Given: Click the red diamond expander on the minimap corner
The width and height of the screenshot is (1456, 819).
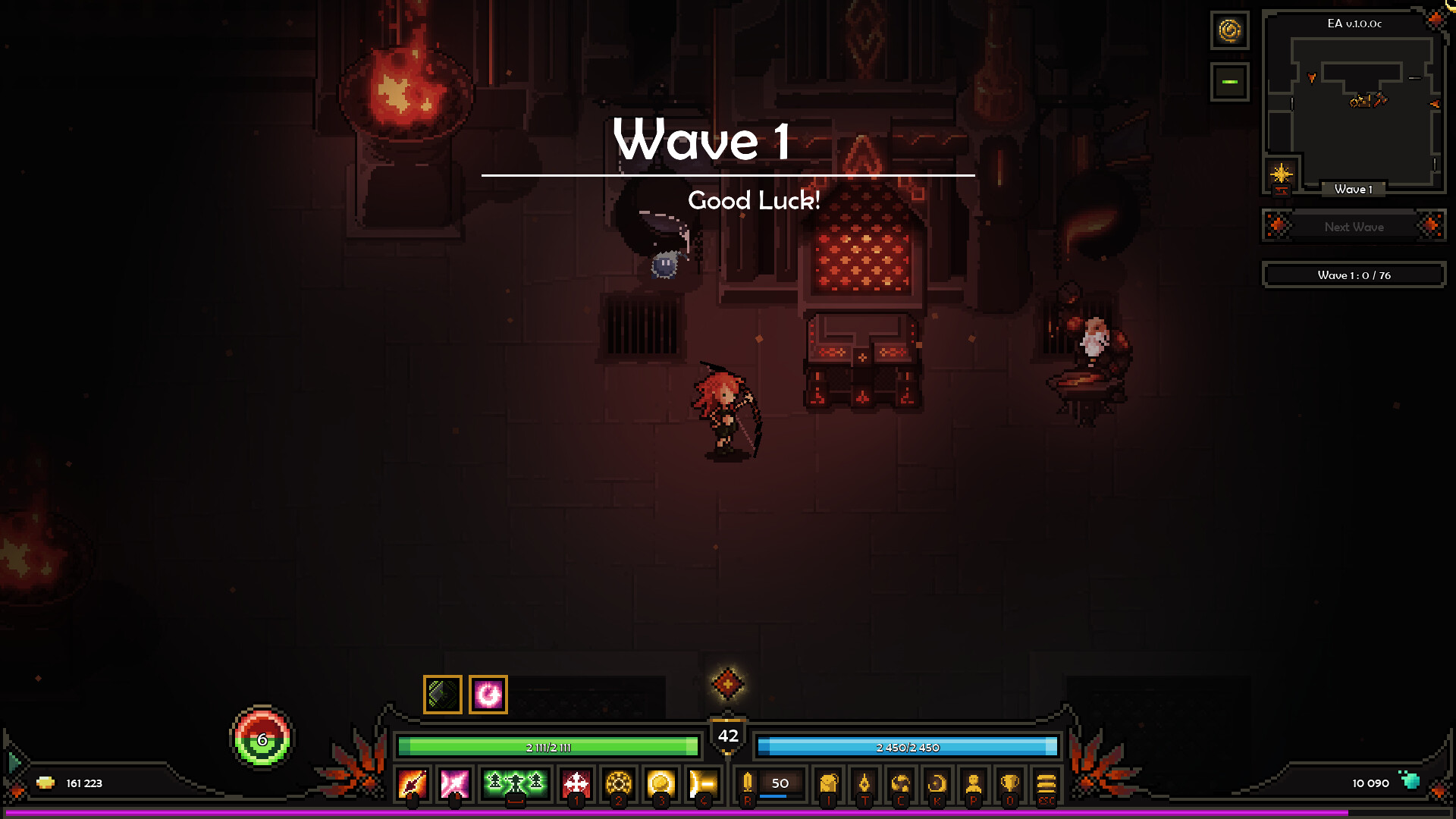Looking at the screenshot, I should 1436,17.
